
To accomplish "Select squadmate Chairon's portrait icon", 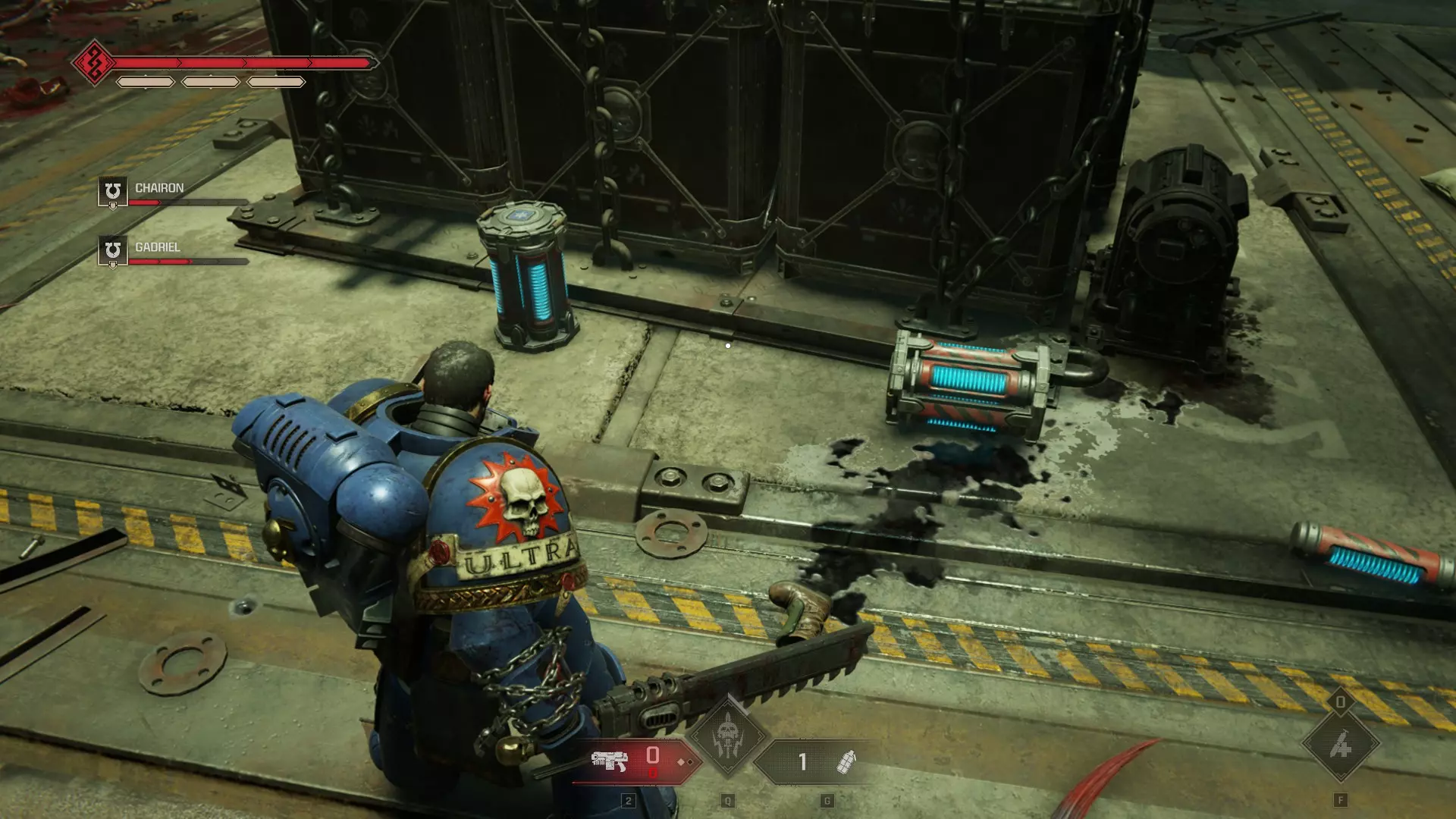I will 113,192.
